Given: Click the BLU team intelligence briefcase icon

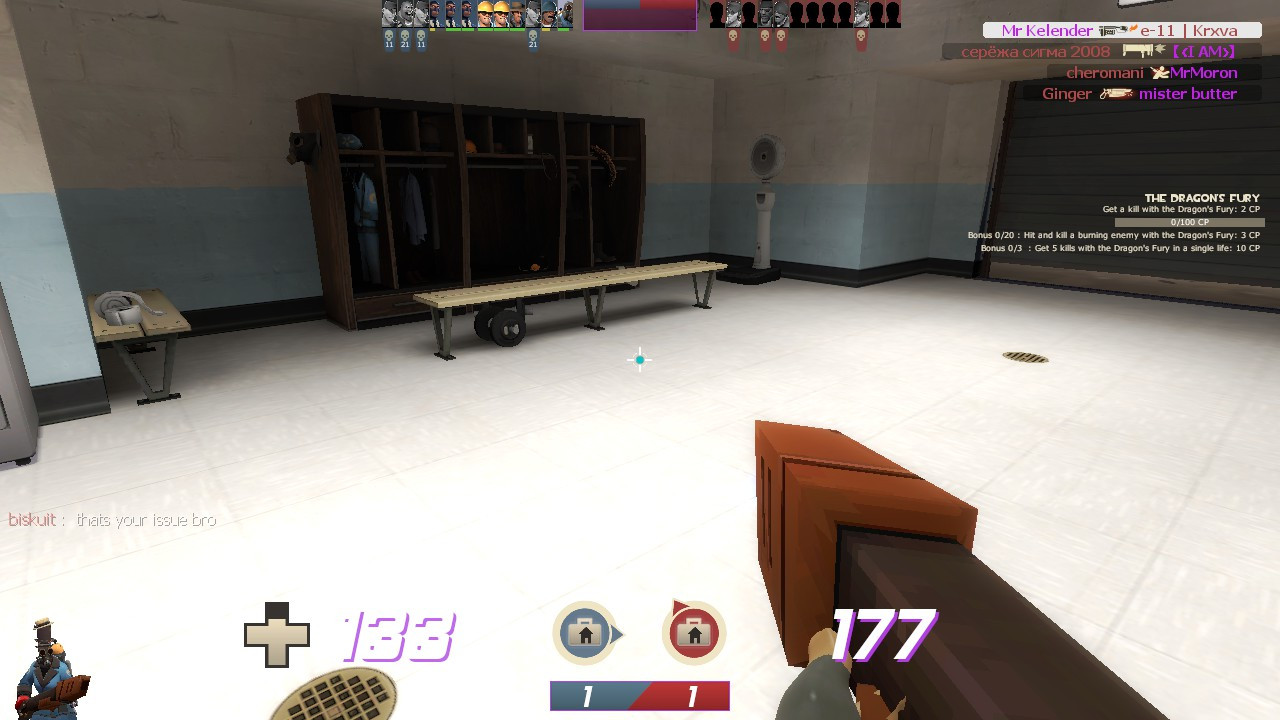Looking at the screenshot, I should click(x=587, y=632).
